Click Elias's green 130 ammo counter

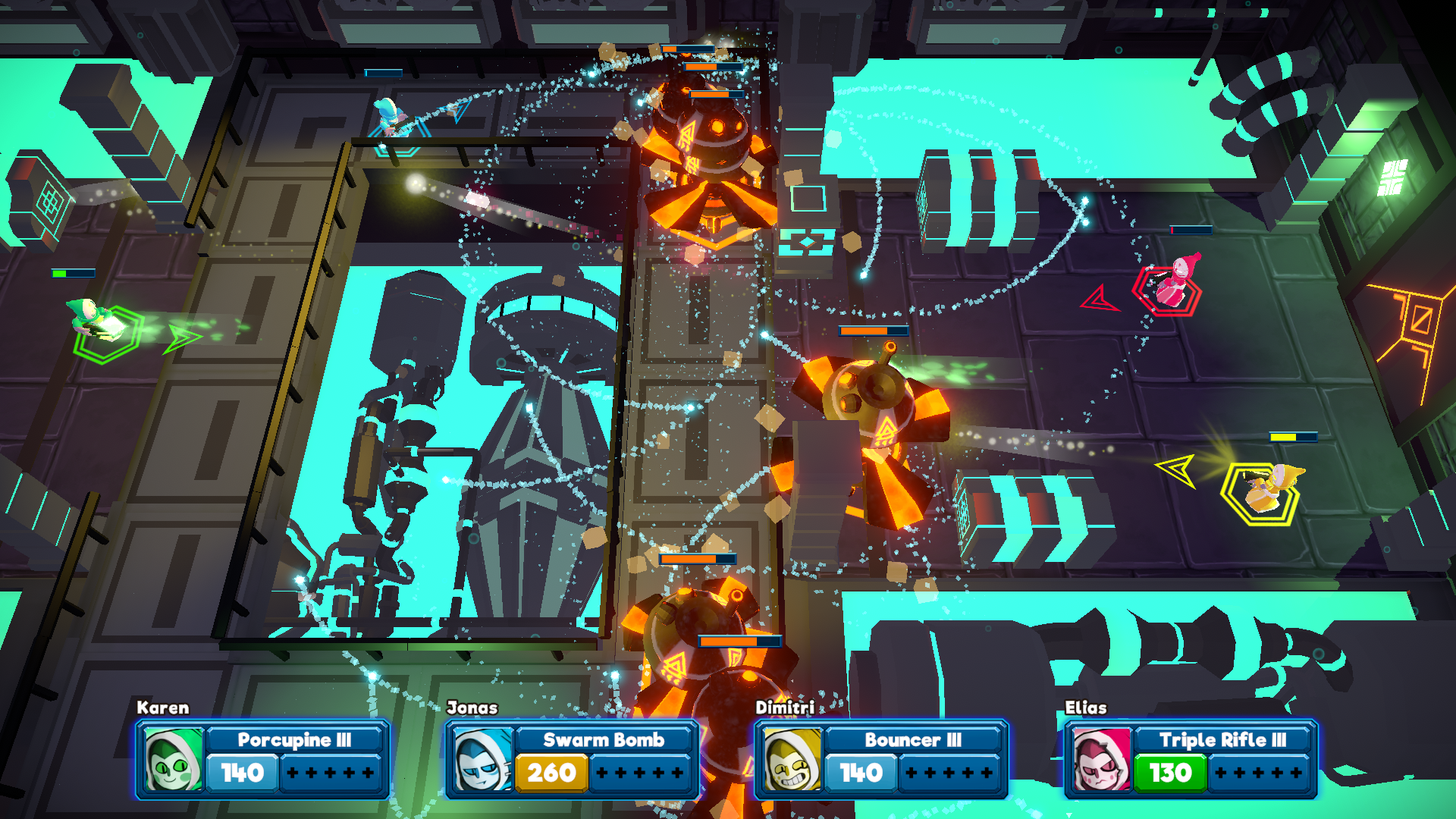click(x=1170, y=773)
